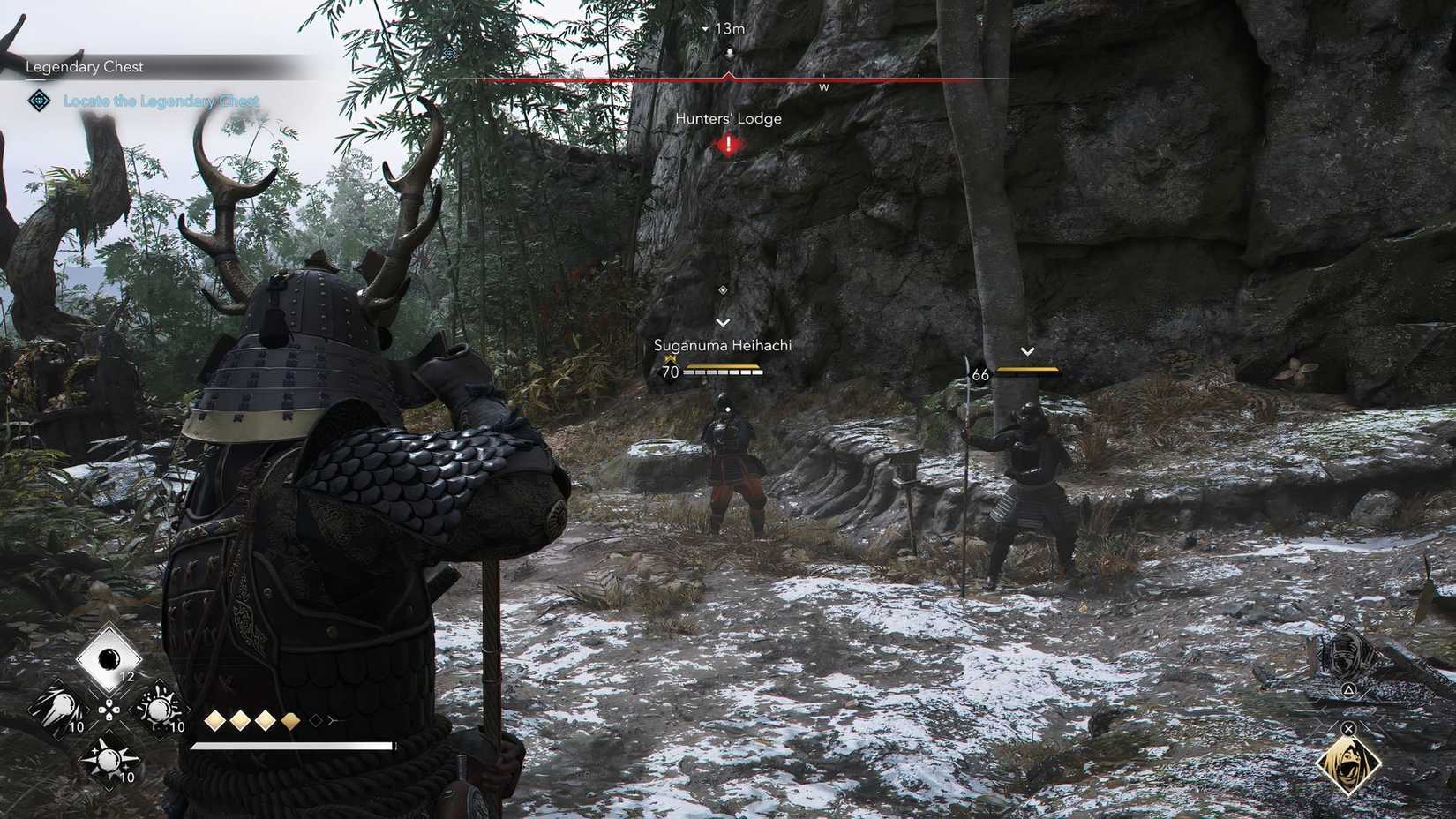Image resolution: width=1456 pixels, height=819 pixels.
Task: Click the X button prompt above the Ghost icon
Action: click(1348, 729)
